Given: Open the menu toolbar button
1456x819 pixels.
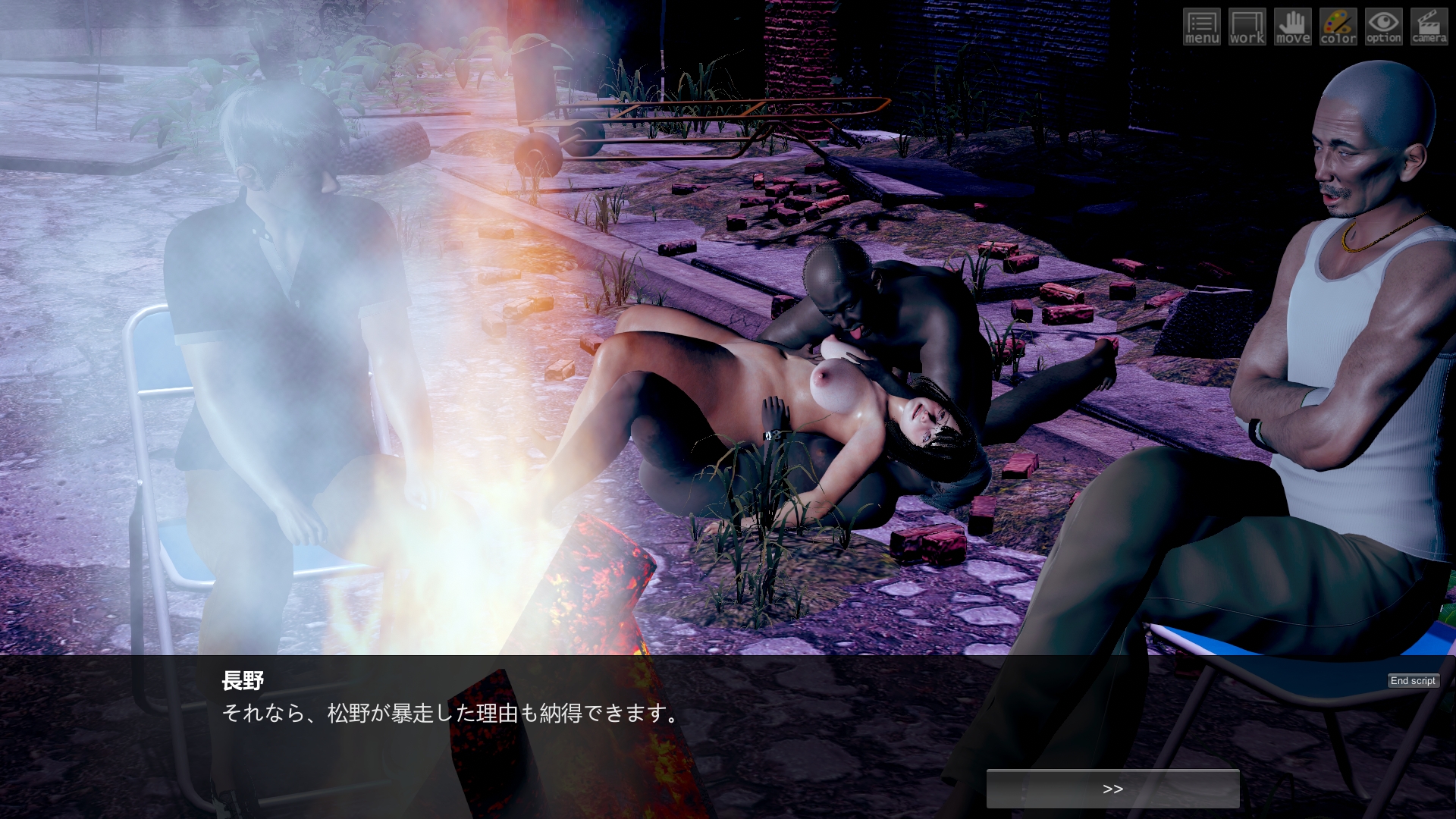Looking at the screenshot, I should (x=1202, y=27).
